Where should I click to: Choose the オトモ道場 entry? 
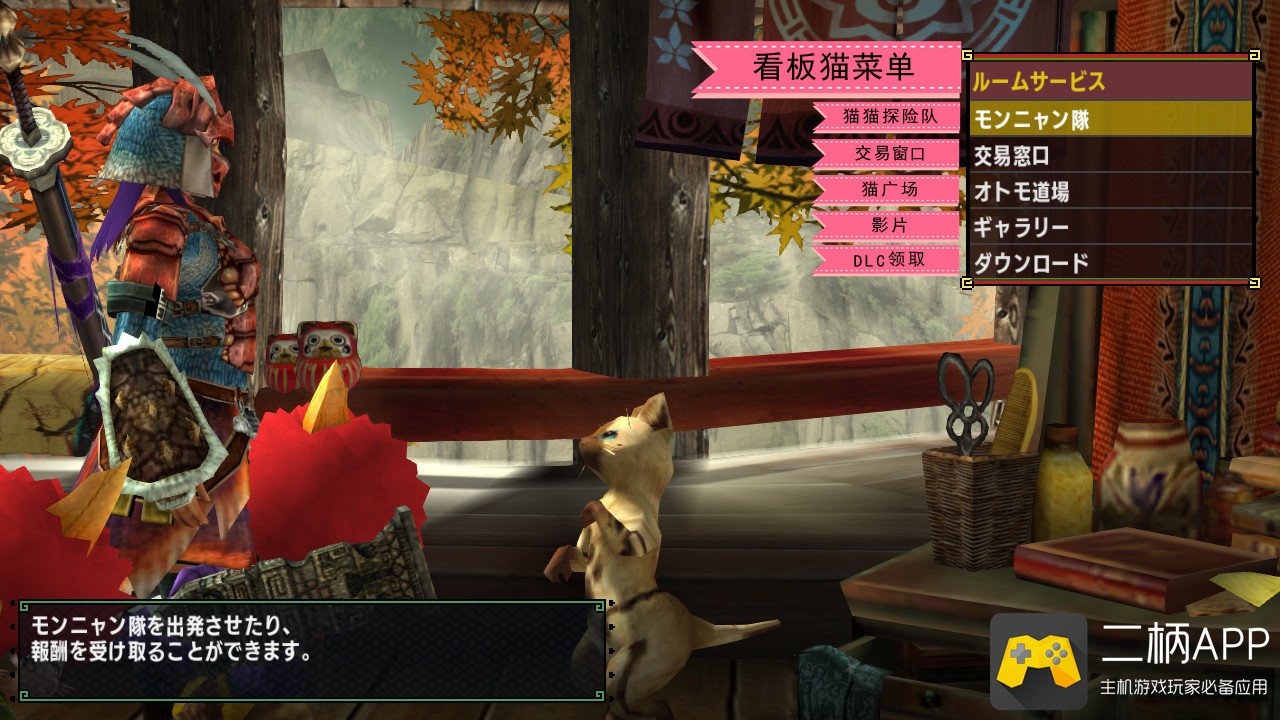[x=1110, y=191]
